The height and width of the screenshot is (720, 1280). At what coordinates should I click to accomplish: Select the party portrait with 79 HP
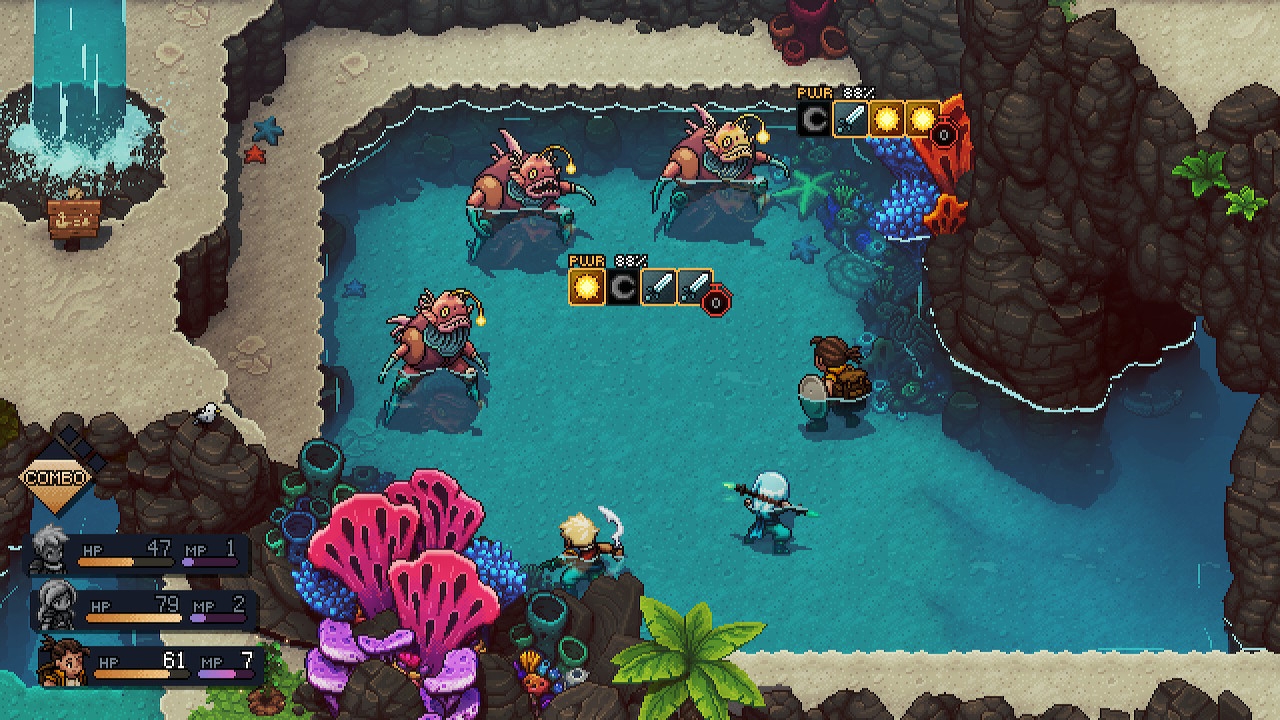pos(57,605)
